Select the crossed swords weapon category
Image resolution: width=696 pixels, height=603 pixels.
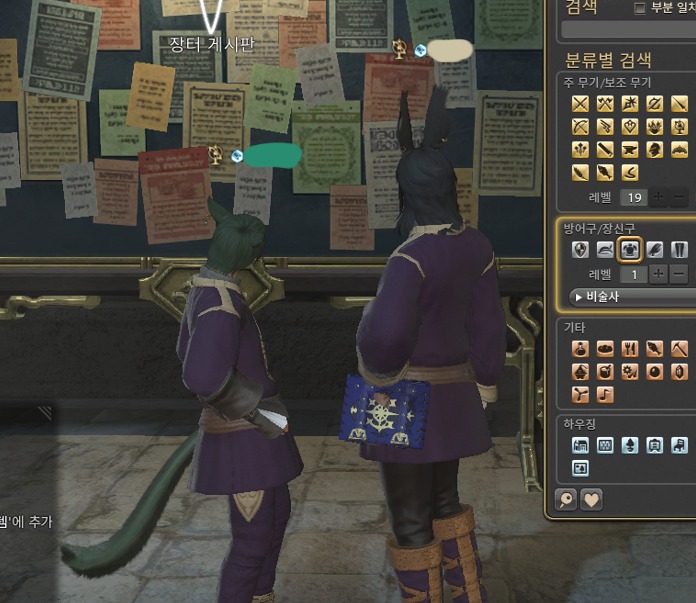(x=580, y=104)
